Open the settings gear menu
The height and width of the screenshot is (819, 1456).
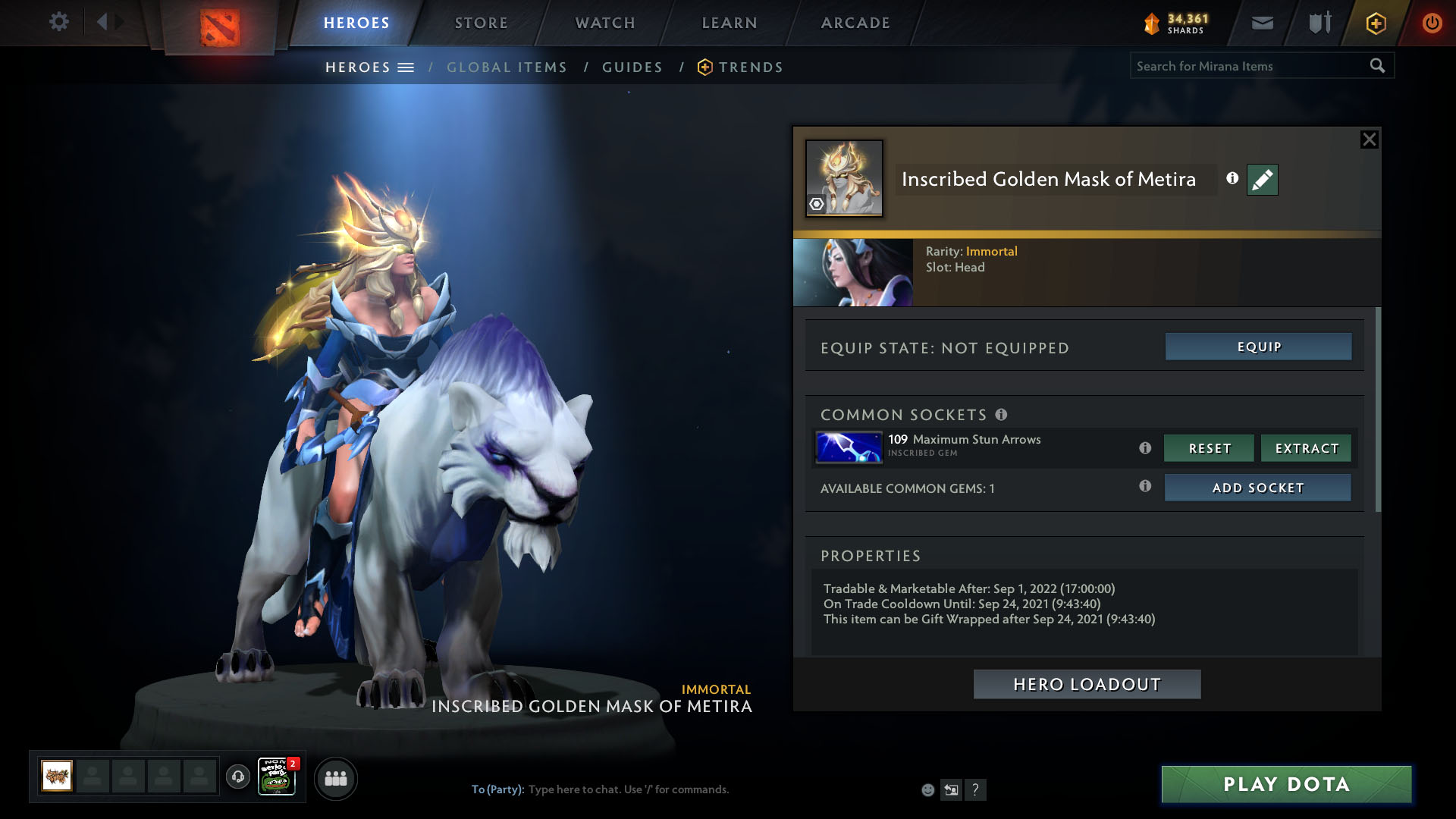[x=58, y=21]
